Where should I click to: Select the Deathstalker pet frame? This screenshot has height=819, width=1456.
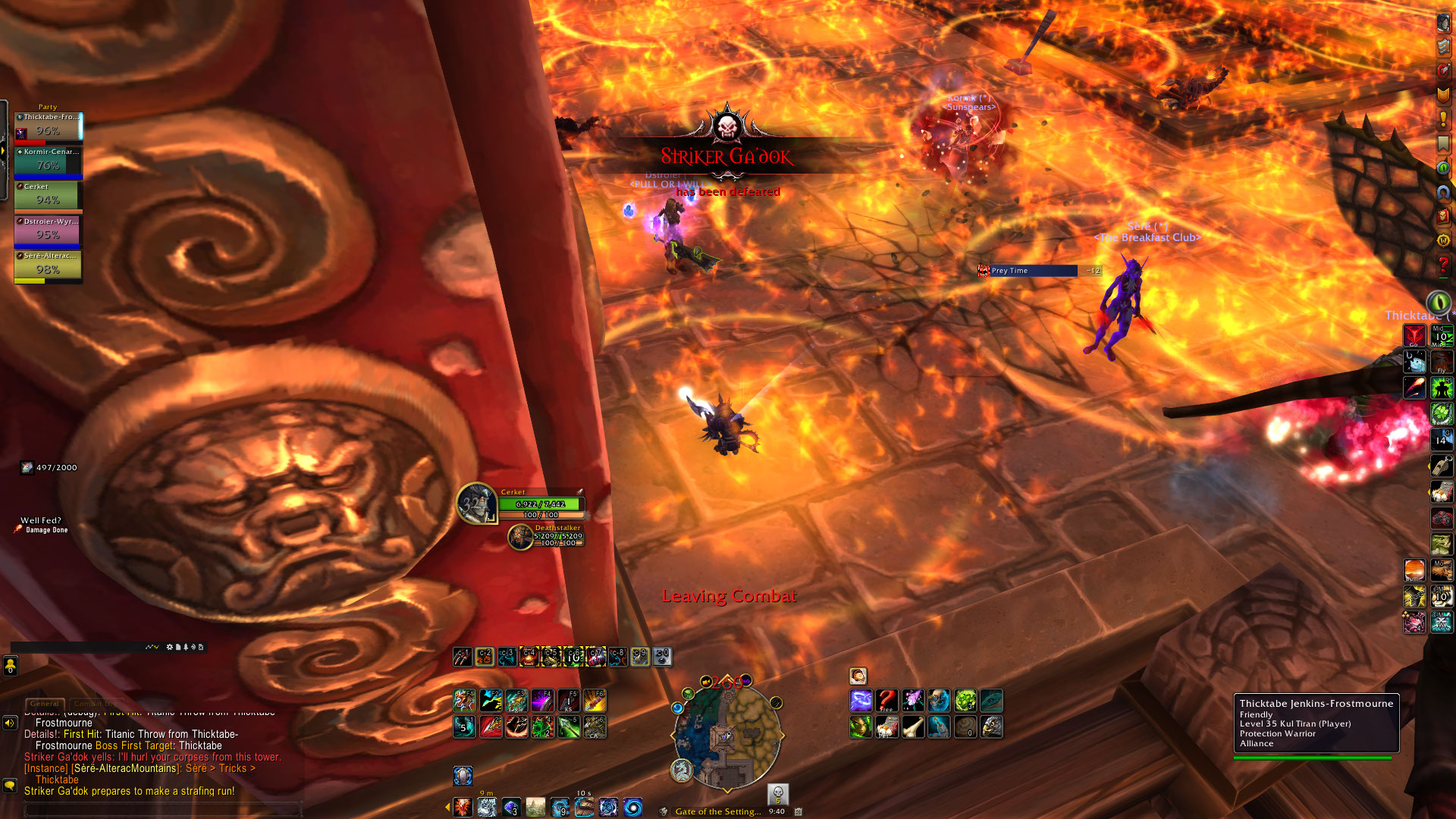point(520,537)
